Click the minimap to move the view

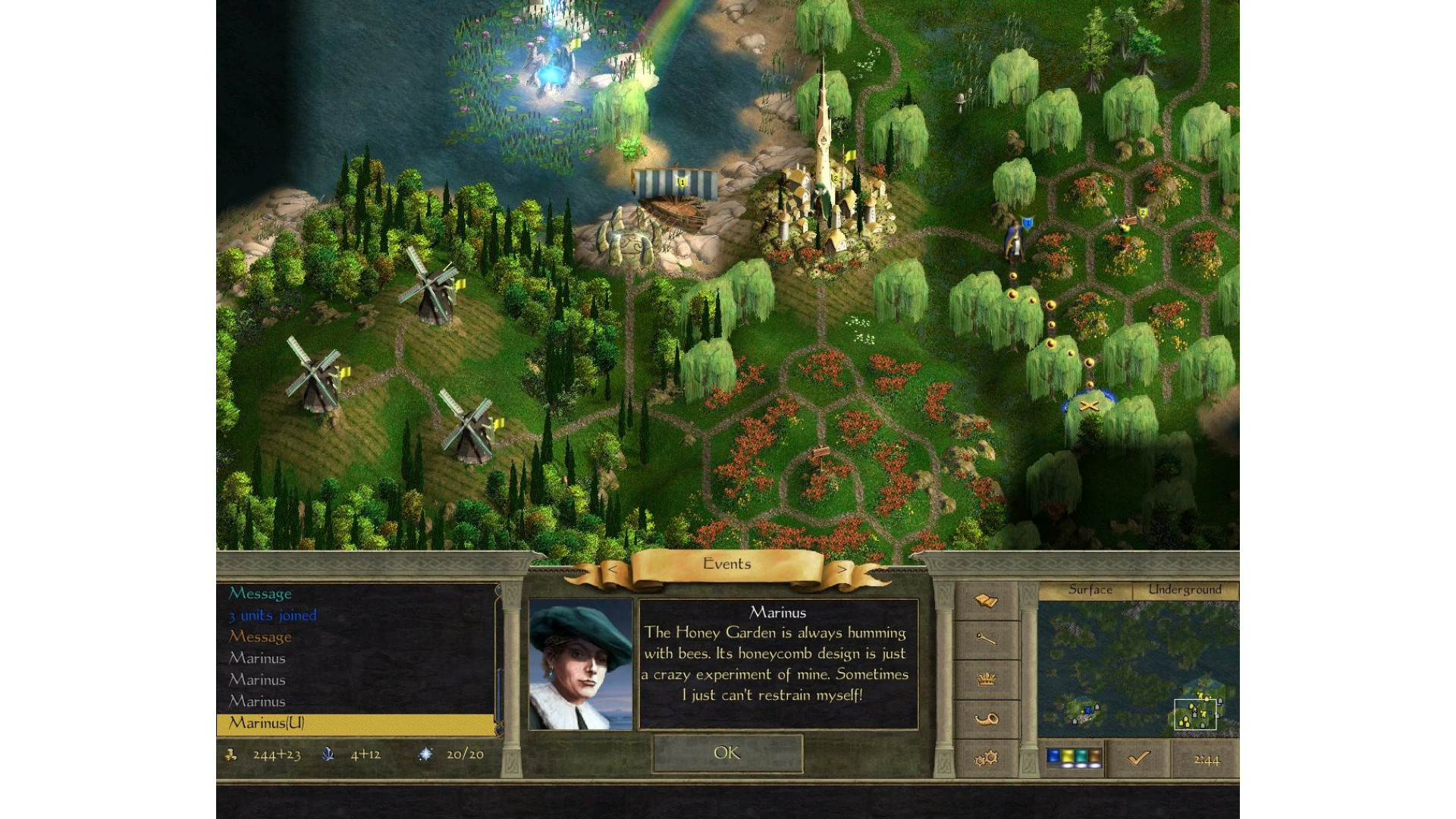pos(1137,667)
